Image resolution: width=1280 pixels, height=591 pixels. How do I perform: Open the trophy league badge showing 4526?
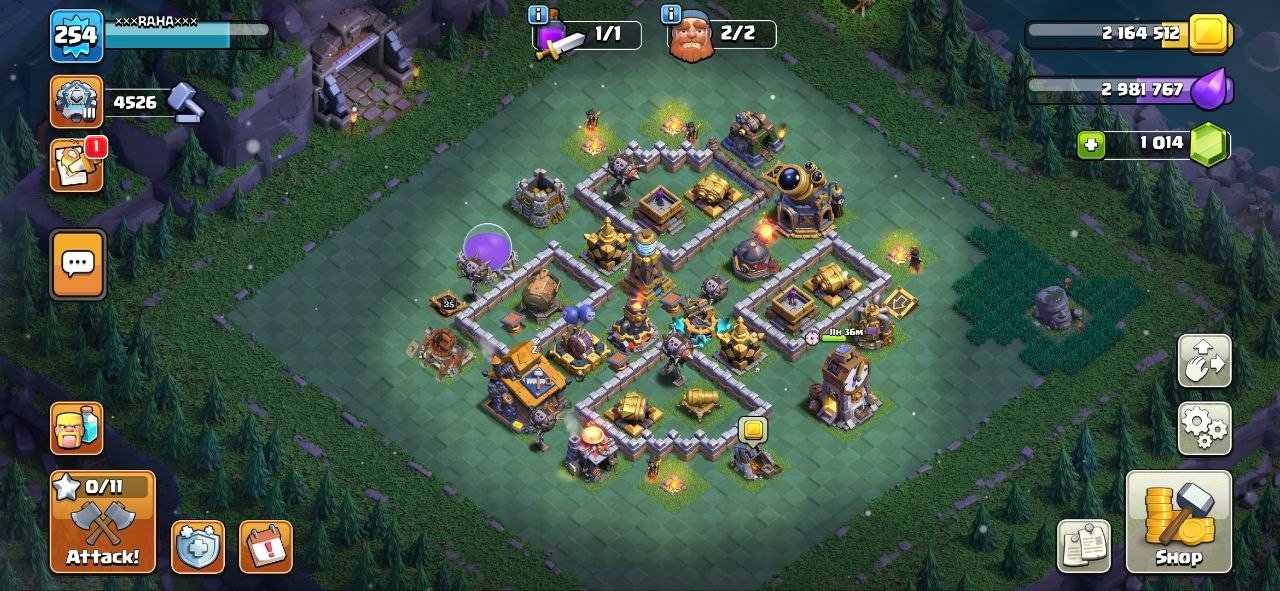click(x=77, y=101)
